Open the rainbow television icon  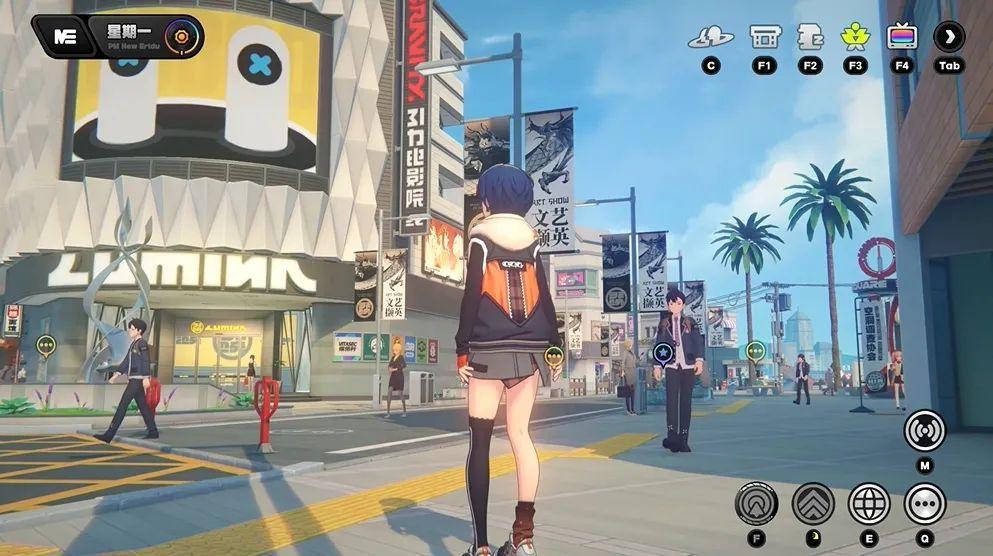point(902,38)
